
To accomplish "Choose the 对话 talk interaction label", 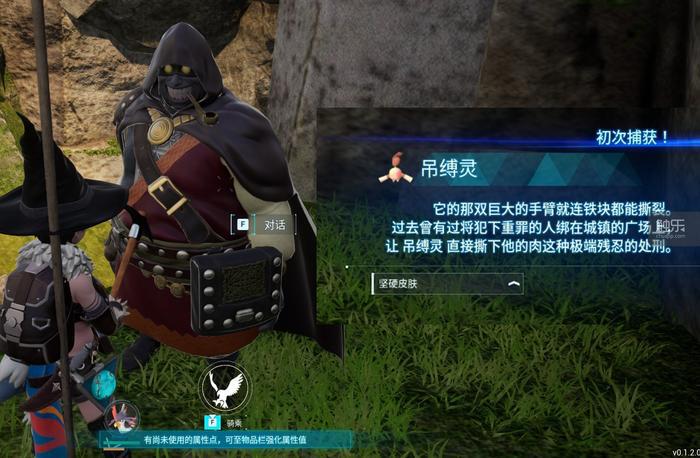I will [x=274, y=224].
